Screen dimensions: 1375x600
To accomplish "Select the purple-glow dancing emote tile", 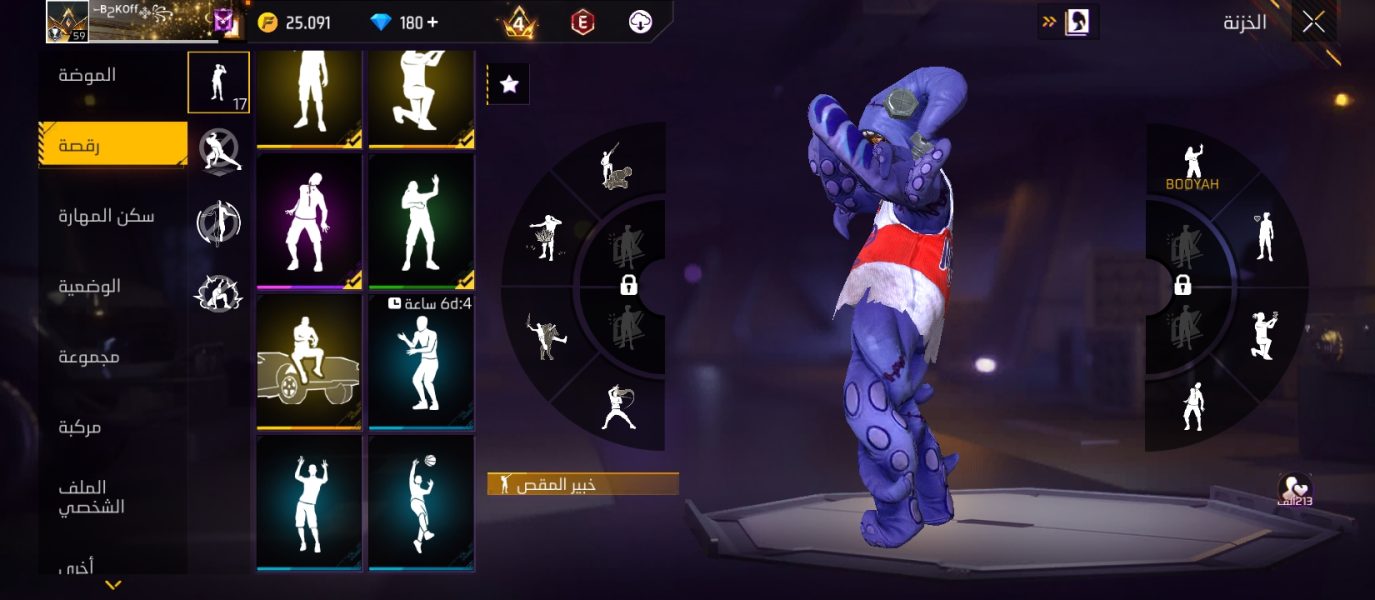I will pyautogui.click(x=309, y=221).
